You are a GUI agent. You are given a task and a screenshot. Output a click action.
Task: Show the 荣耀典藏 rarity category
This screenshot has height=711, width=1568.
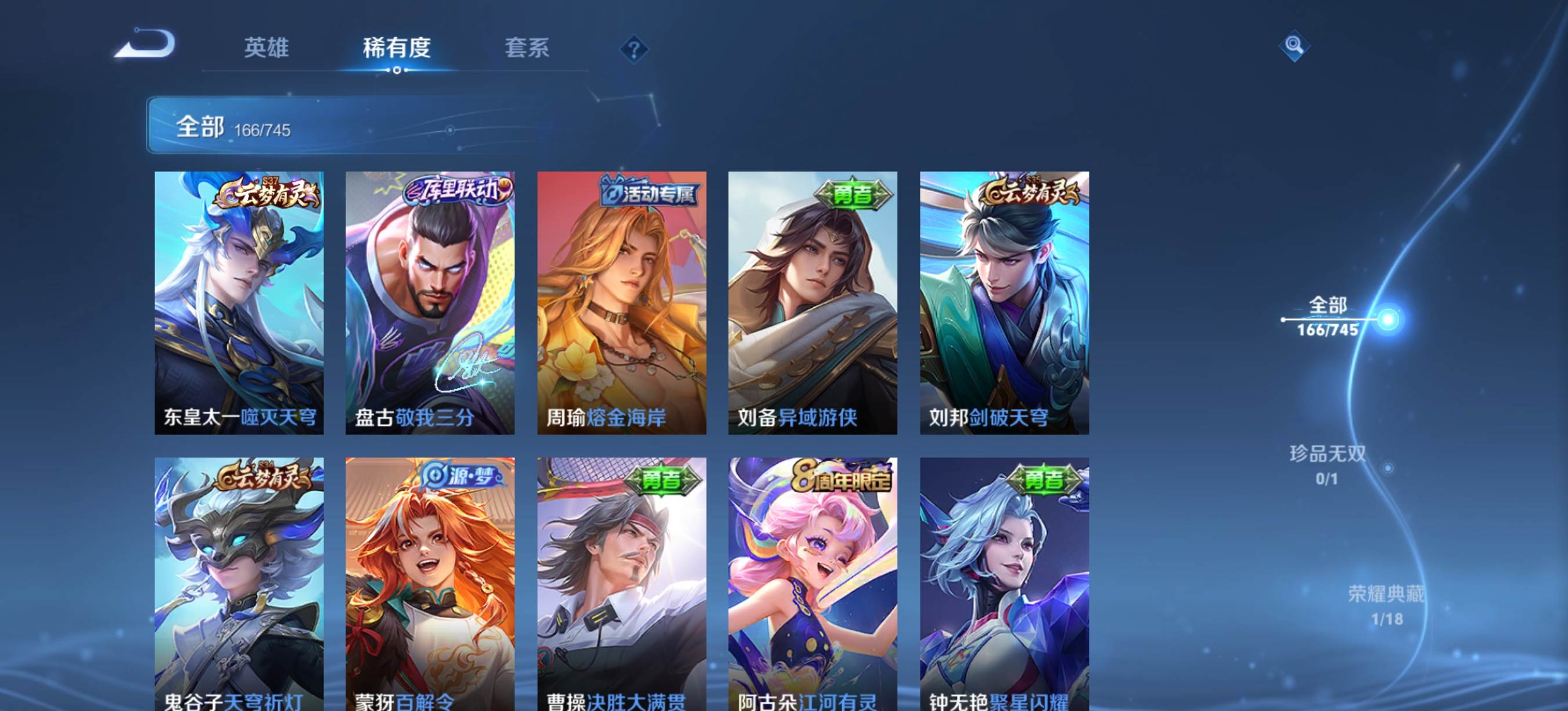click(1386, 605)
